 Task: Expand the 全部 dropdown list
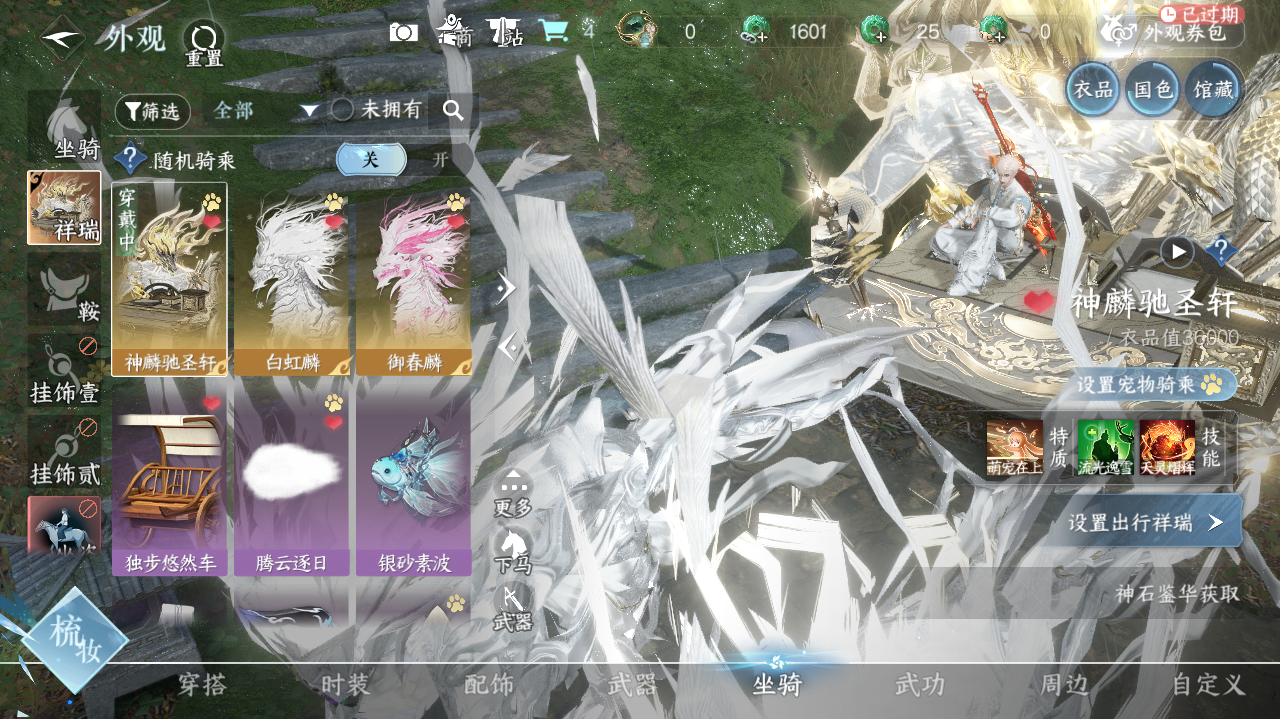[x=265, y=111]
